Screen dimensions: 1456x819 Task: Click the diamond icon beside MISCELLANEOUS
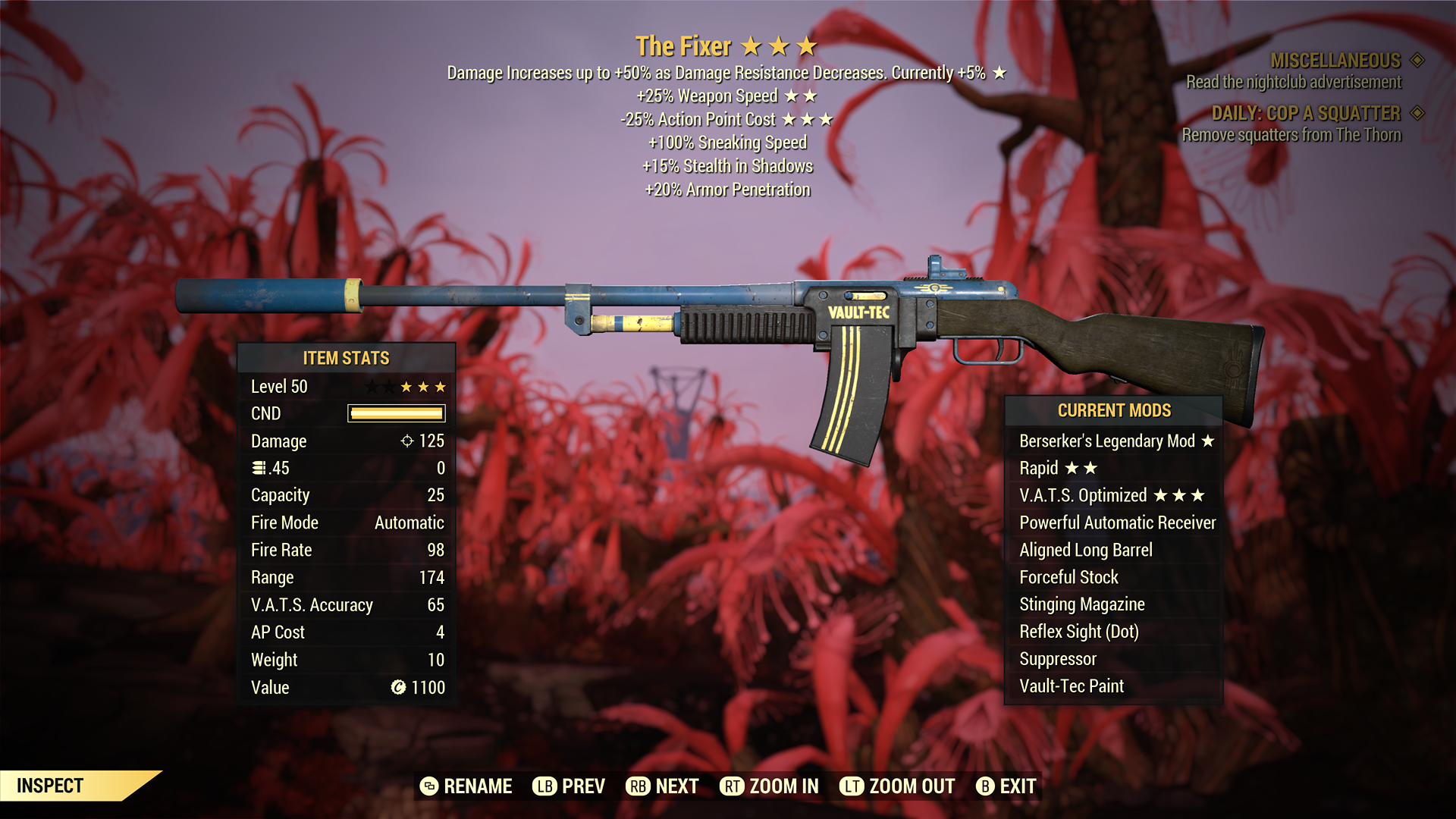[1417, 61]
